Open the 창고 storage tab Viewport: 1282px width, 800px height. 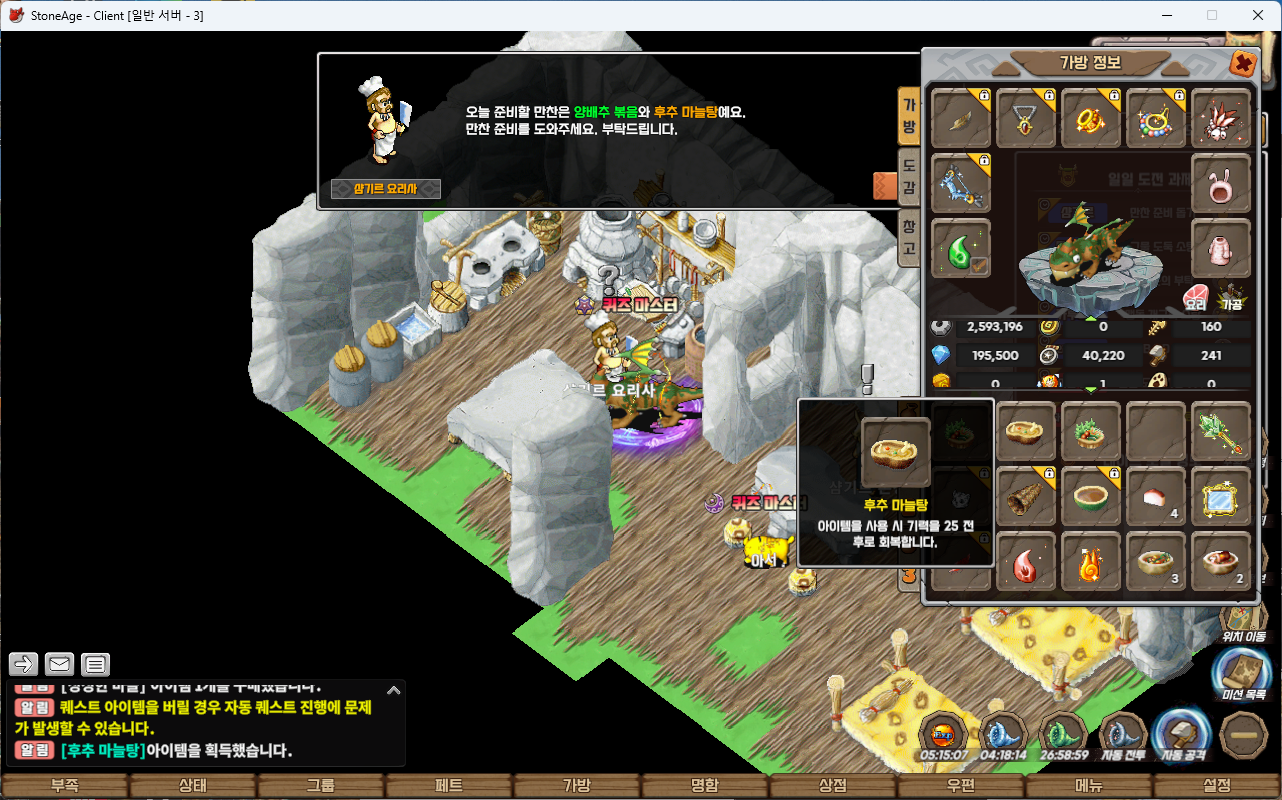point(909,236)
